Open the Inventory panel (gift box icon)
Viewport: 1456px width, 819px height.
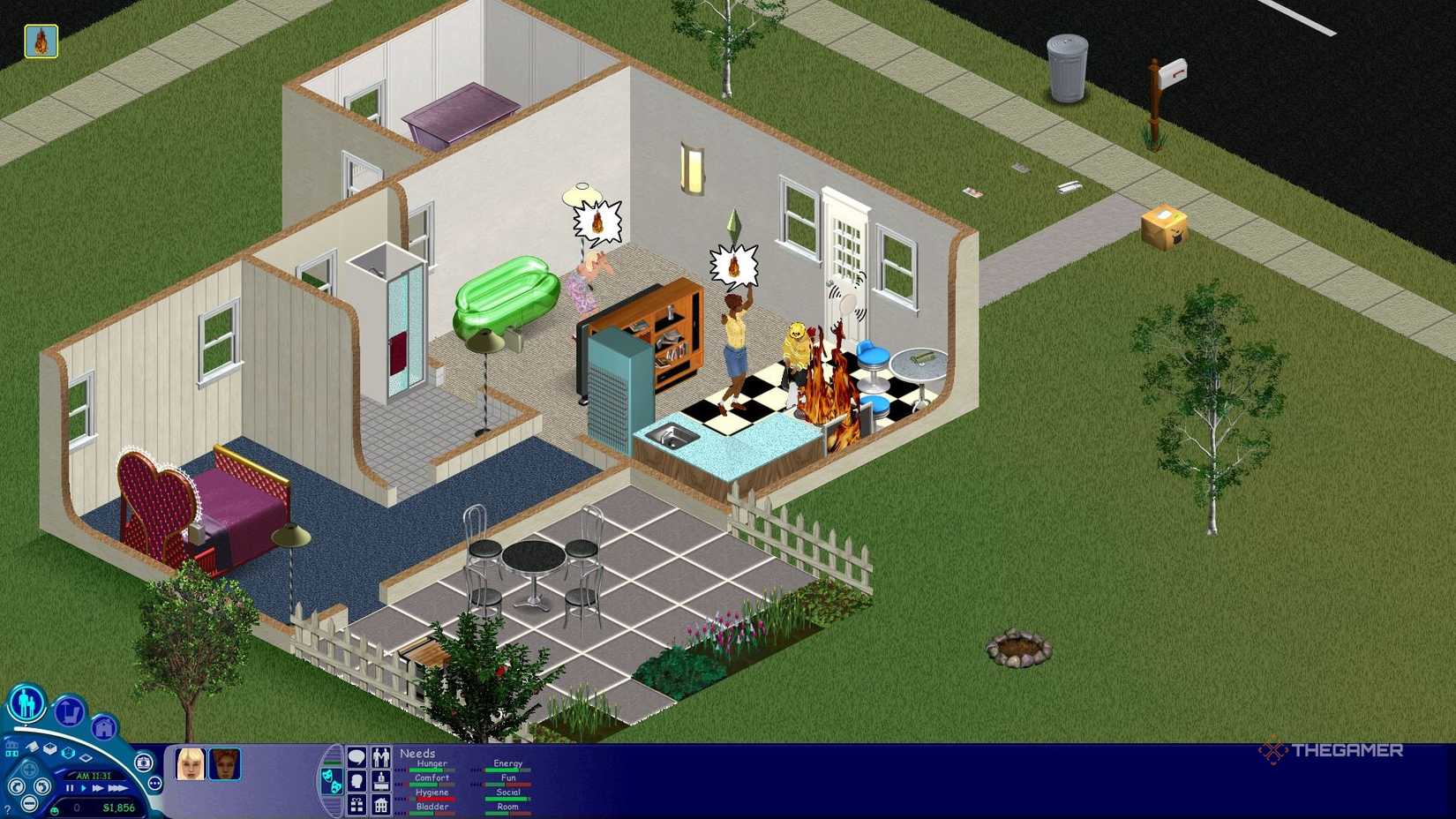pyautogui.click(x=356, y=807)
